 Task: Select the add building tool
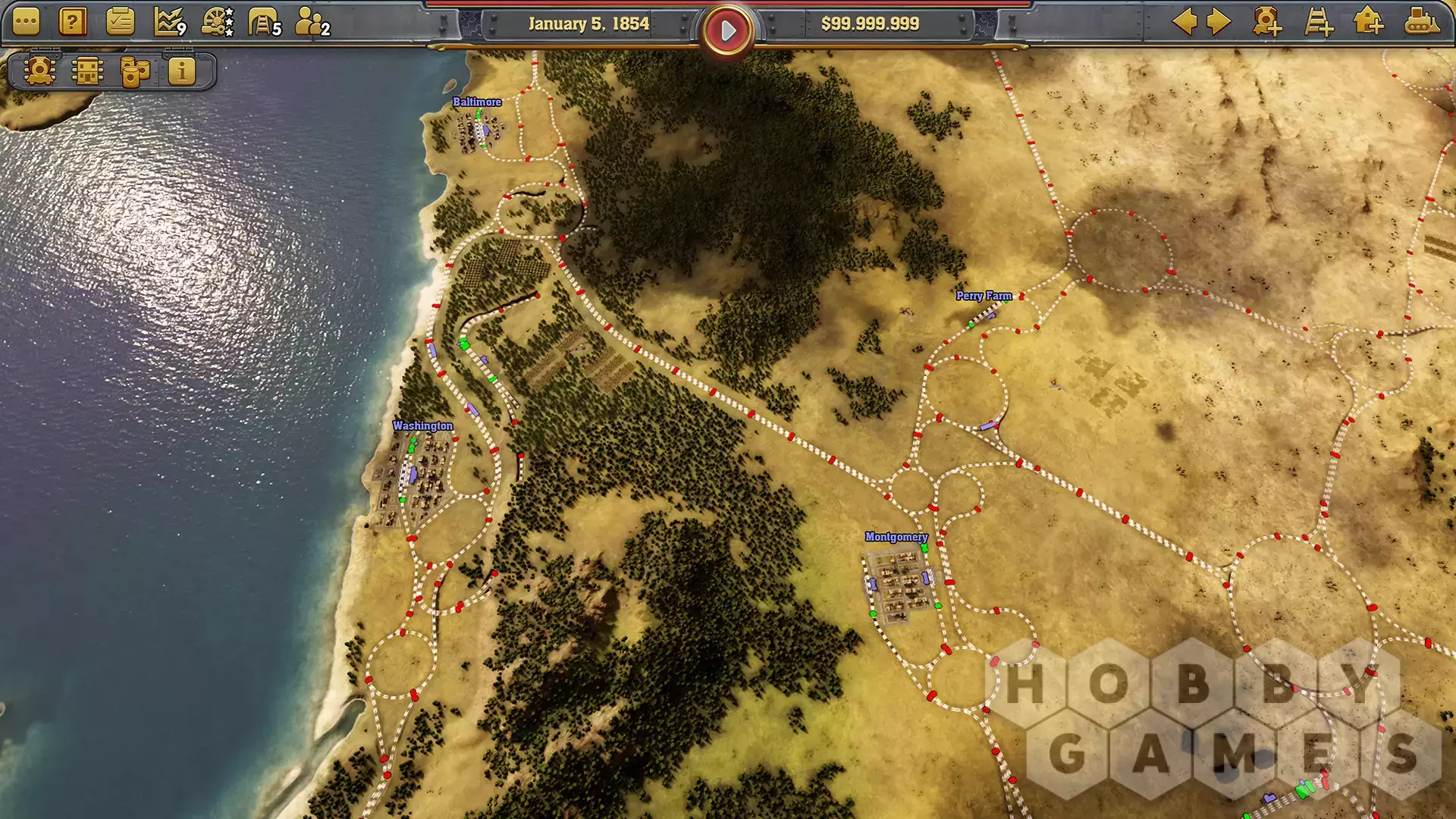click(1368, 22)
